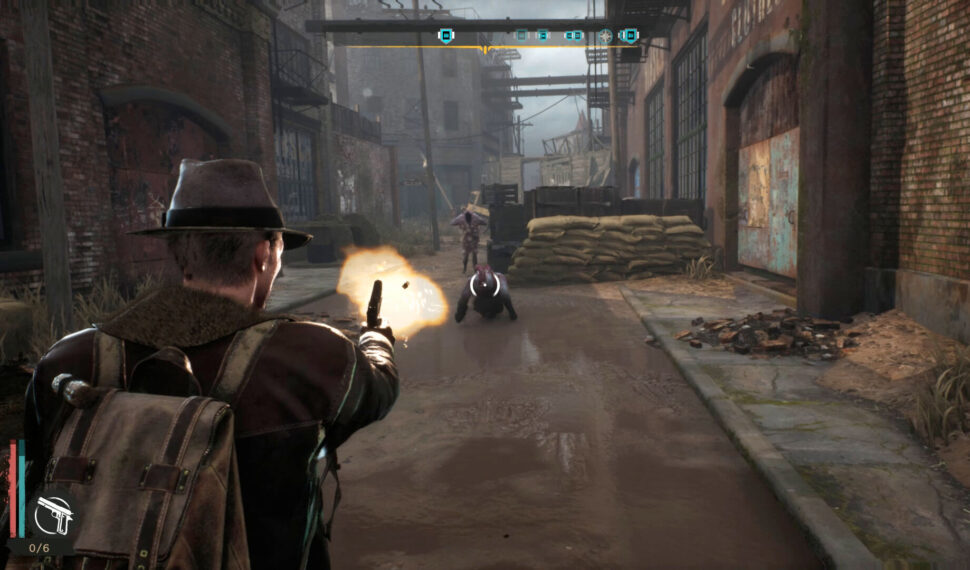The width and height of the screenshot is (970, 570).
Task: Select the compass rose marker on the compass bar
Action: pos(605,36)
